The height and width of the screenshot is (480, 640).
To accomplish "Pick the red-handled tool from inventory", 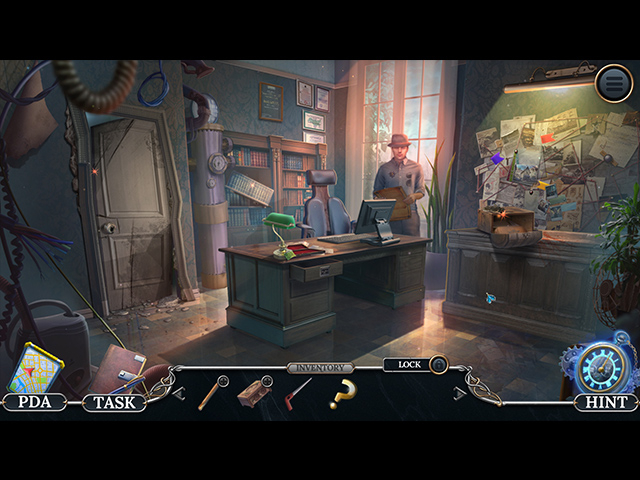I will pyautogui.click(x=297, y=393).
